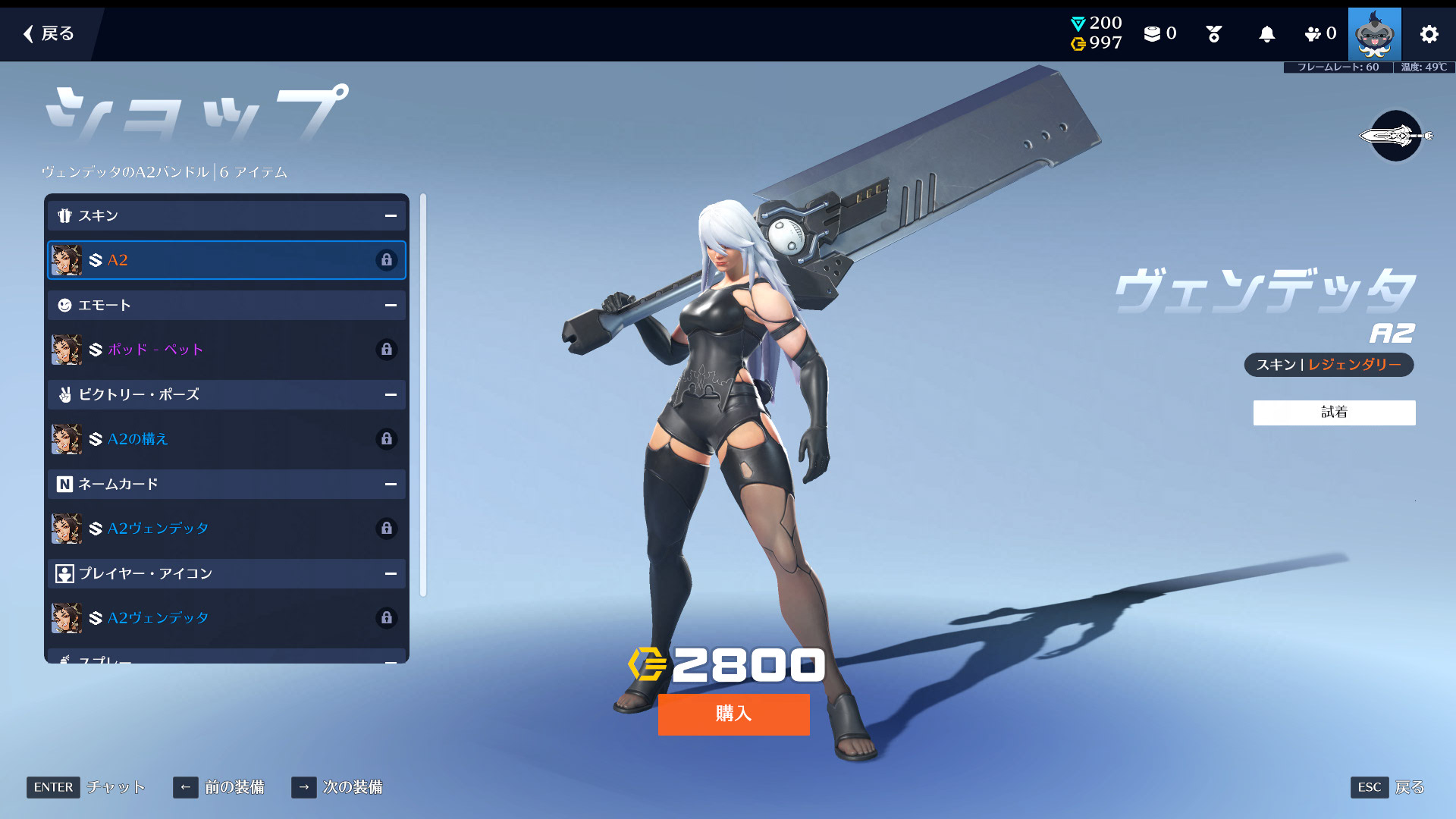Choose the A2の構え victory pose
The width and height of the screenshot is (1456, 819).
tap(227, 439)
